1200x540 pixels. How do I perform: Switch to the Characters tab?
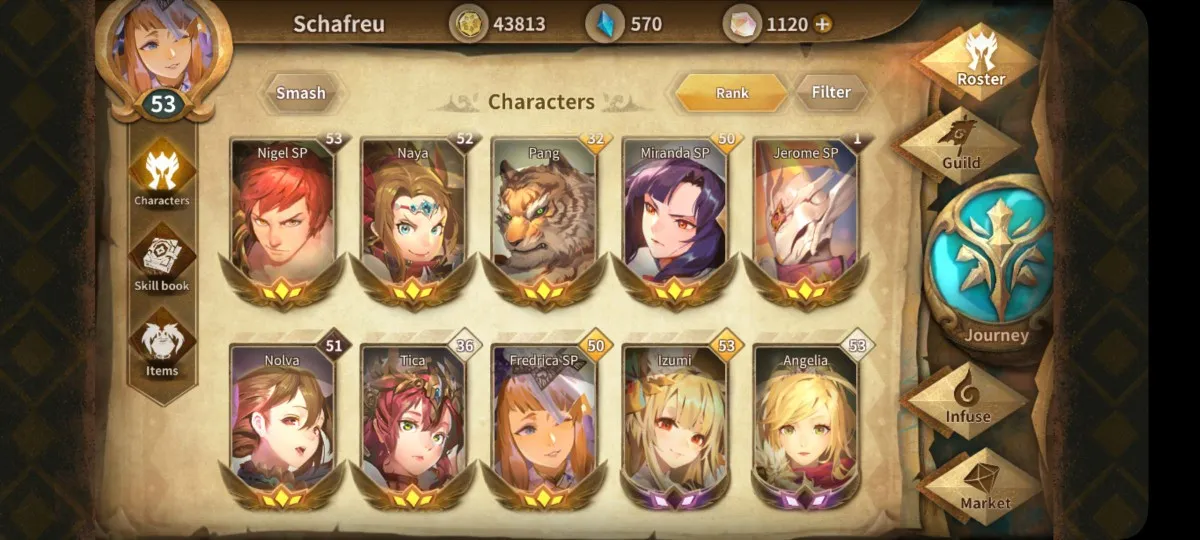click(x=162, y=175)
